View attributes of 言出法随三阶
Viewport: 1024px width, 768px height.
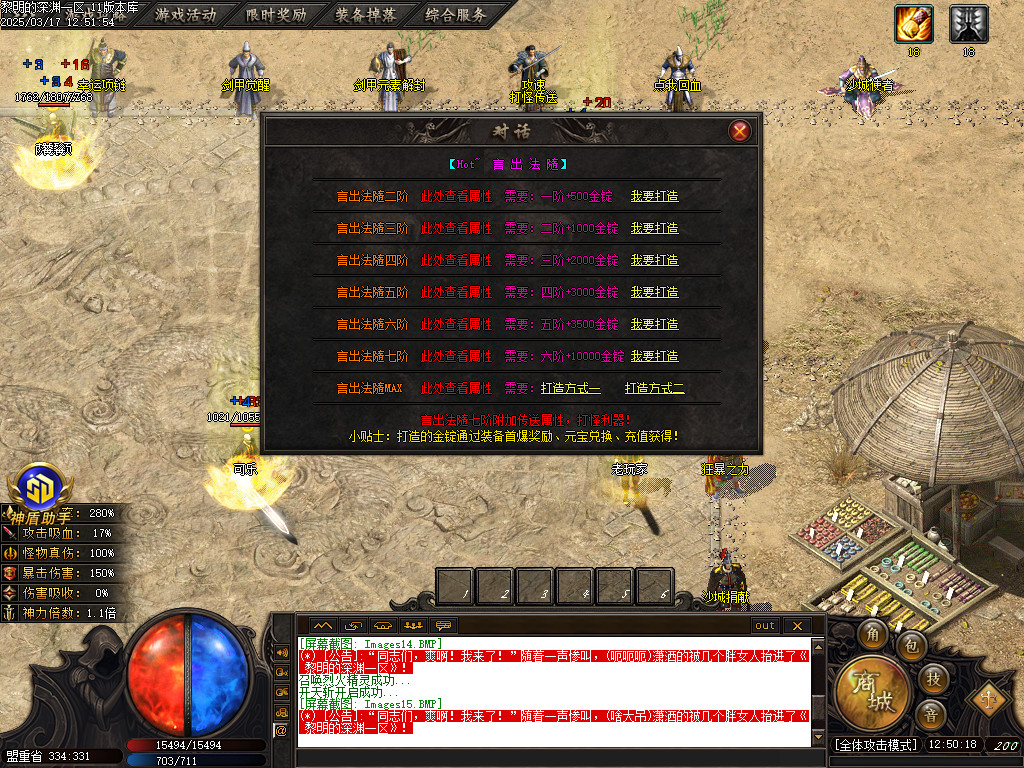pyautogui.click(x=456, y=228)
